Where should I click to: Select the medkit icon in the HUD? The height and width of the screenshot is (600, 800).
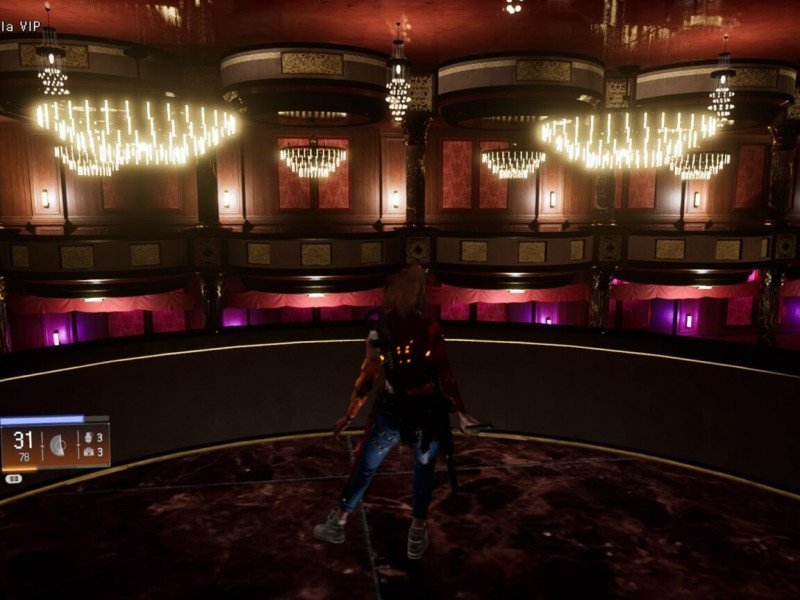pyautogui.click(x=89, y=452)
